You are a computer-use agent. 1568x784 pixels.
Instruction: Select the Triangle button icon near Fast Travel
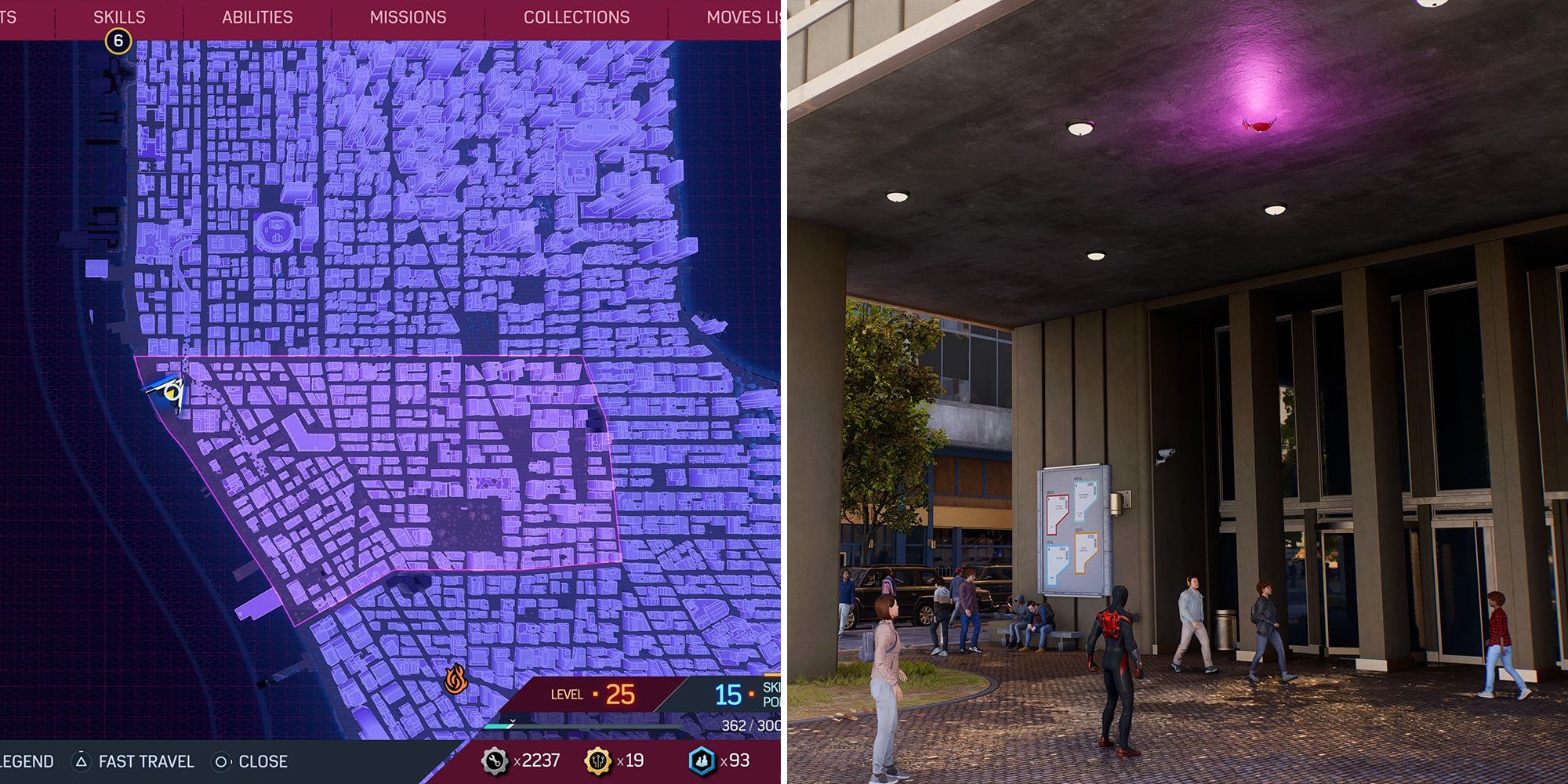81,760
